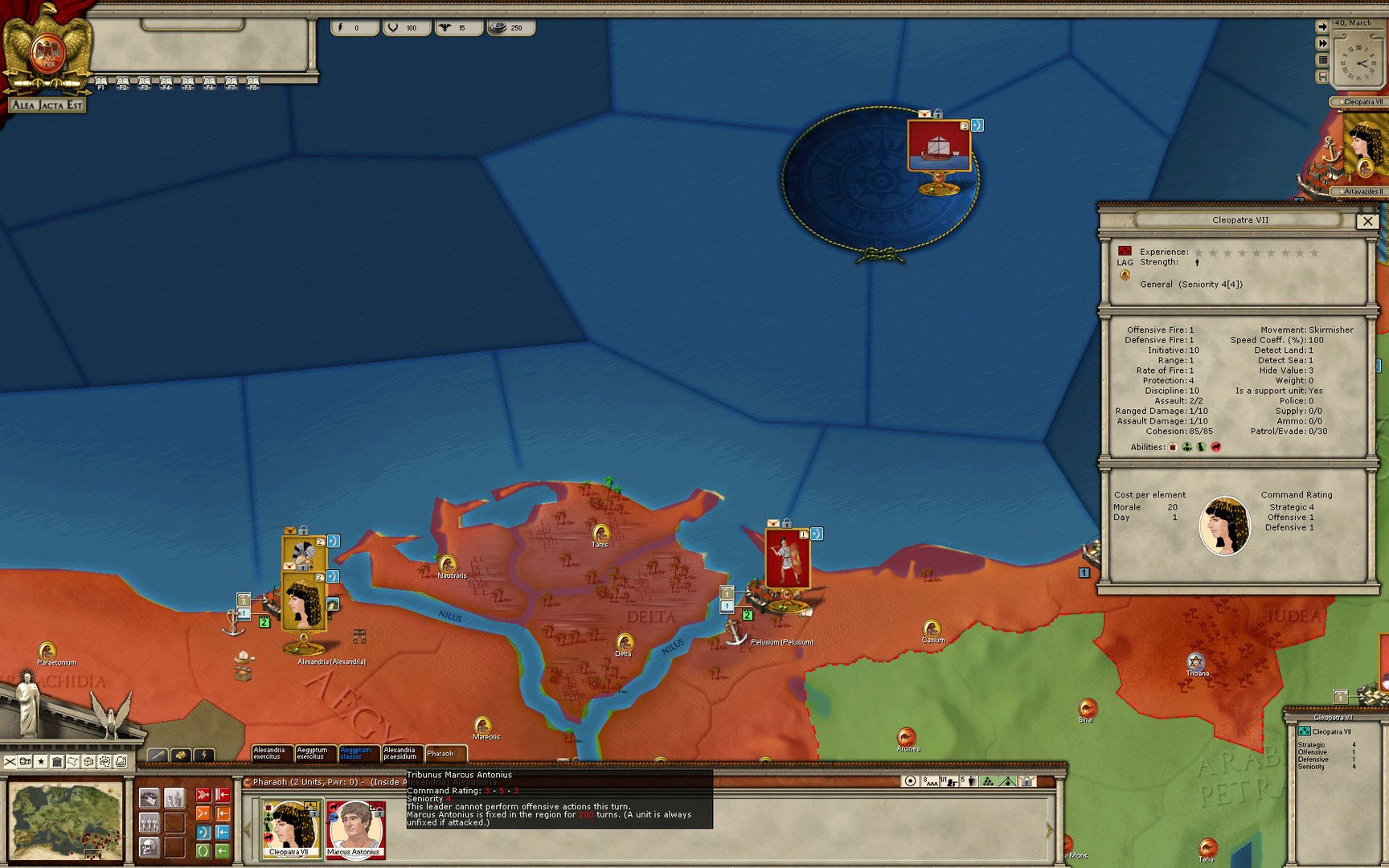
Task: Open the envelope icon on the fleet at sea
Action: [x=924, y=113]
